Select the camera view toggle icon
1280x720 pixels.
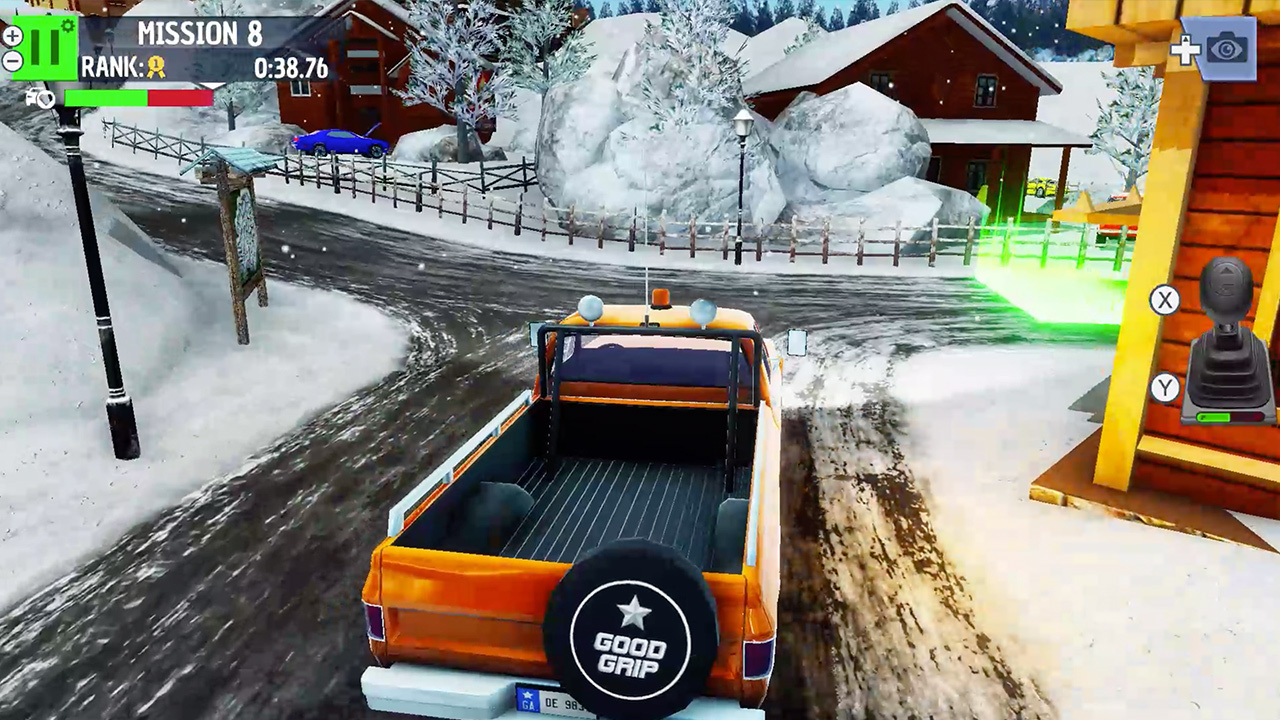tap(1226, 48)
